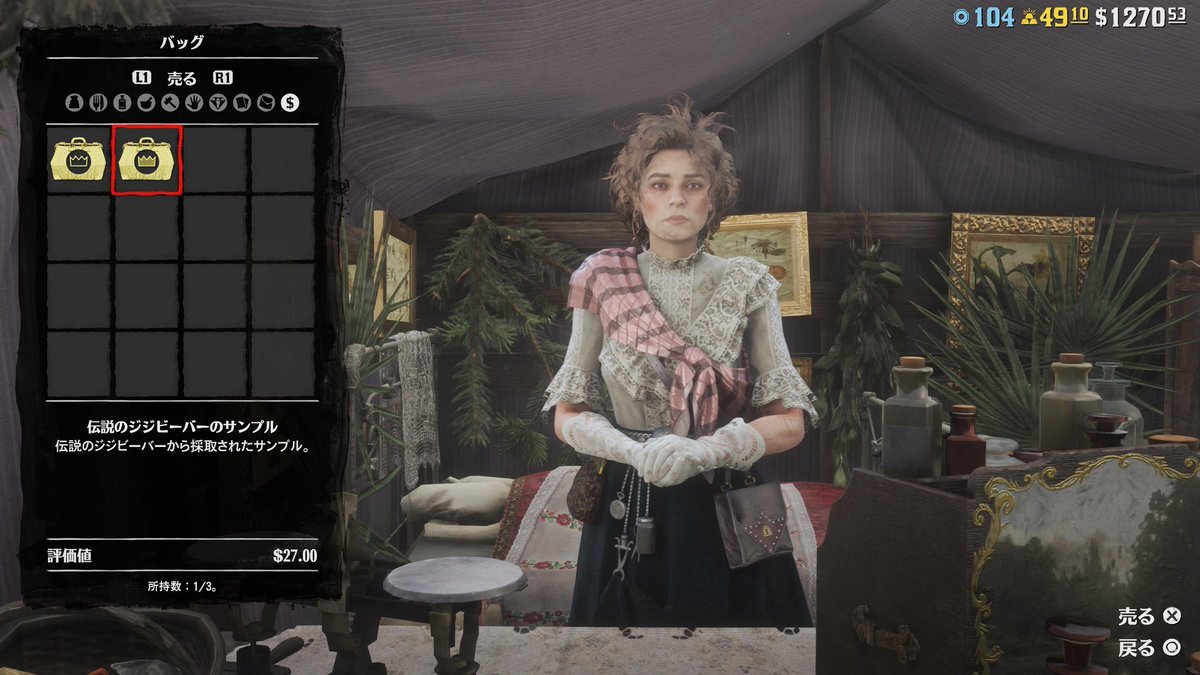Select the tied sack category icon
This screenshot has height=675, width=1200.
(x=74, y=102)
